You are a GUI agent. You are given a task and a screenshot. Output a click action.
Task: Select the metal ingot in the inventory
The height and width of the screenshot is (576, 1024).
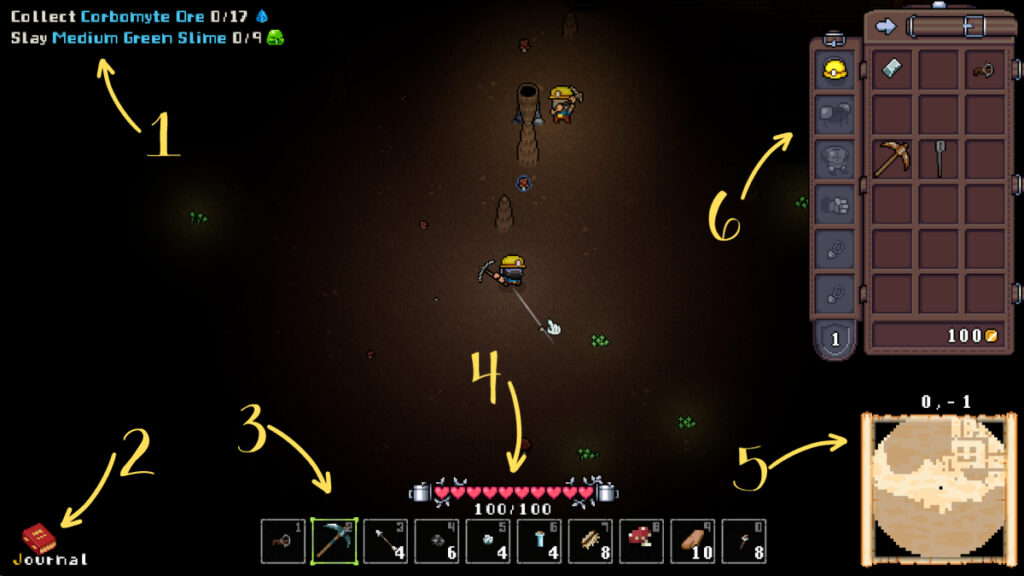click(891, 69)
